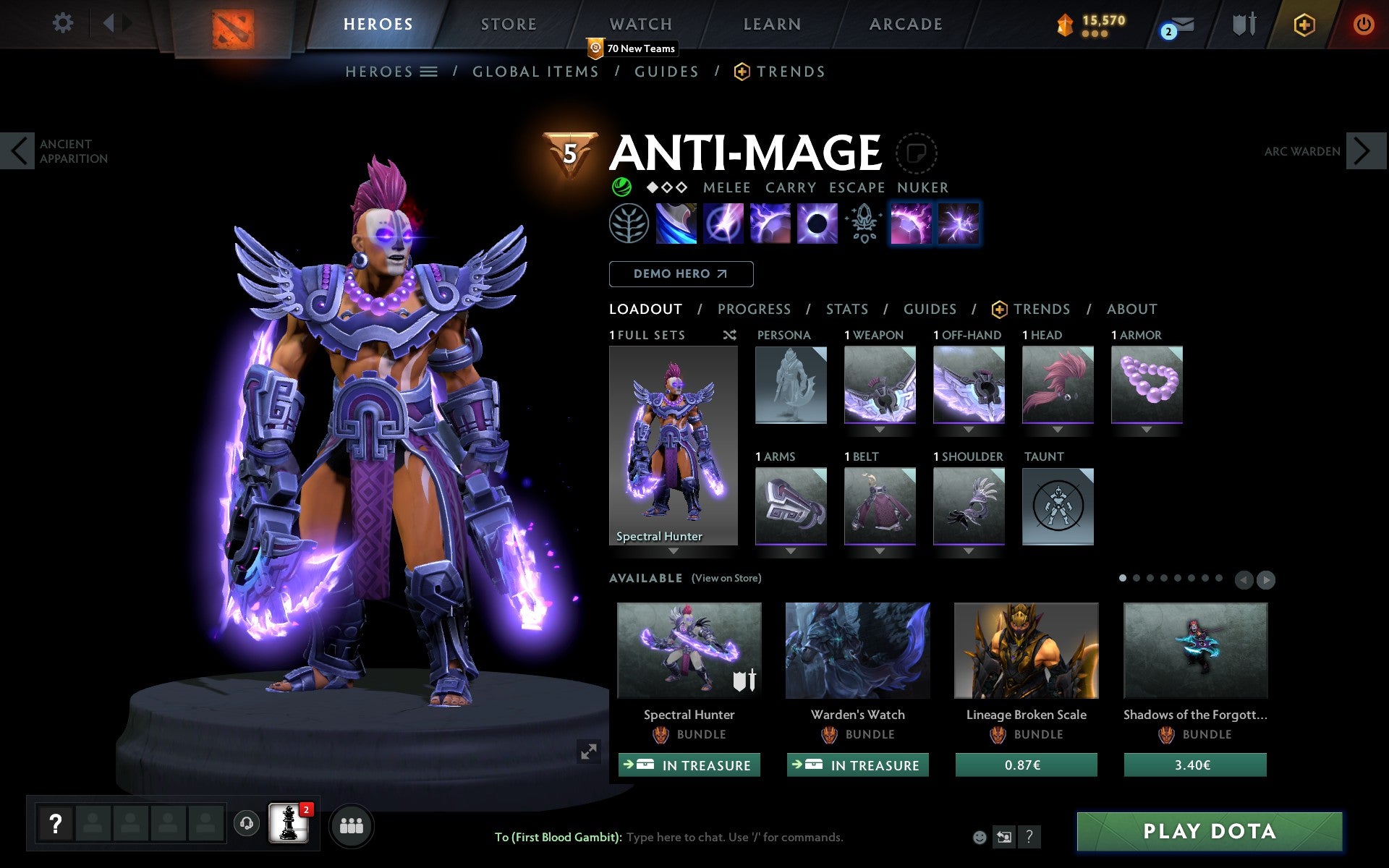1389x868 pixels.
Task: Expand the 1 HEAD slot dropdown arrow
Action: pyautogui.click(x=1058, y=428)
